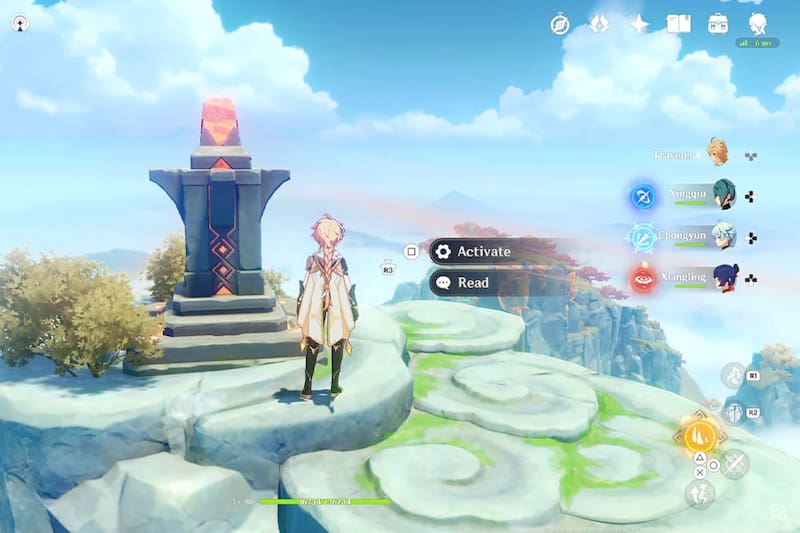Open the Adventurer Handbook book icon

(x=679, y=24)
